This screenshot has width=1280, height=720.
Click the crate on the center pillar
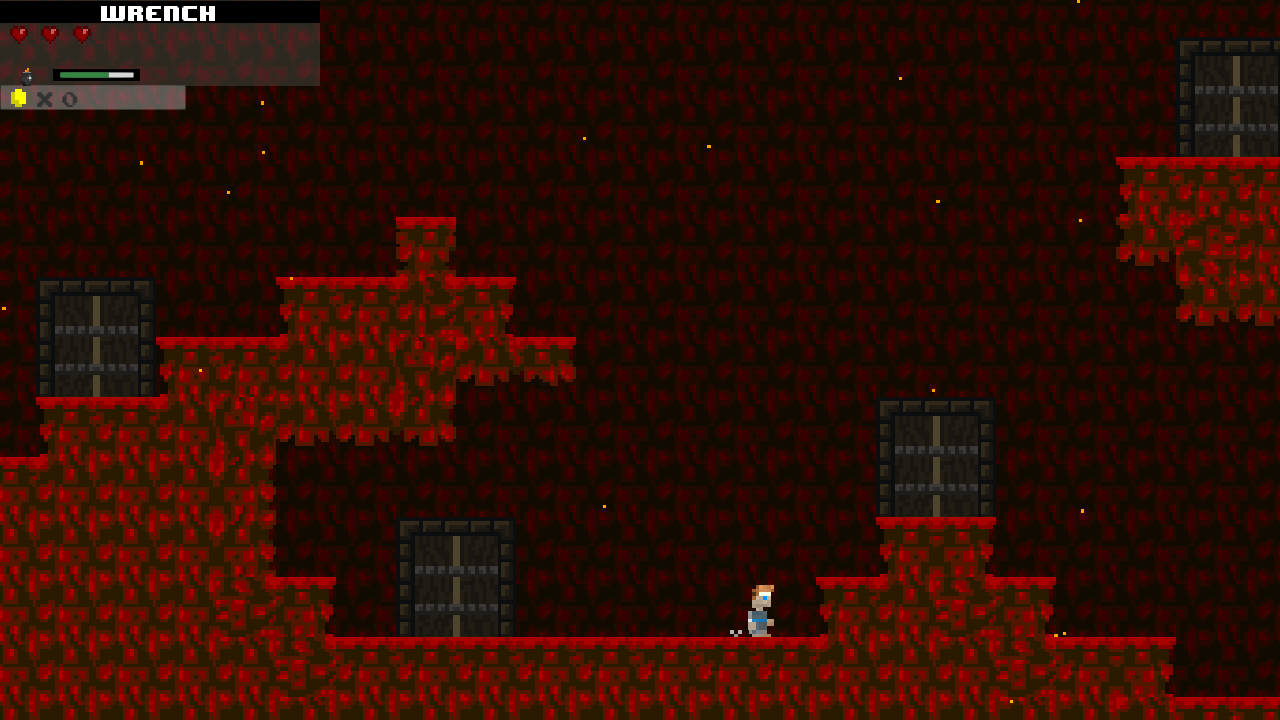935,460
